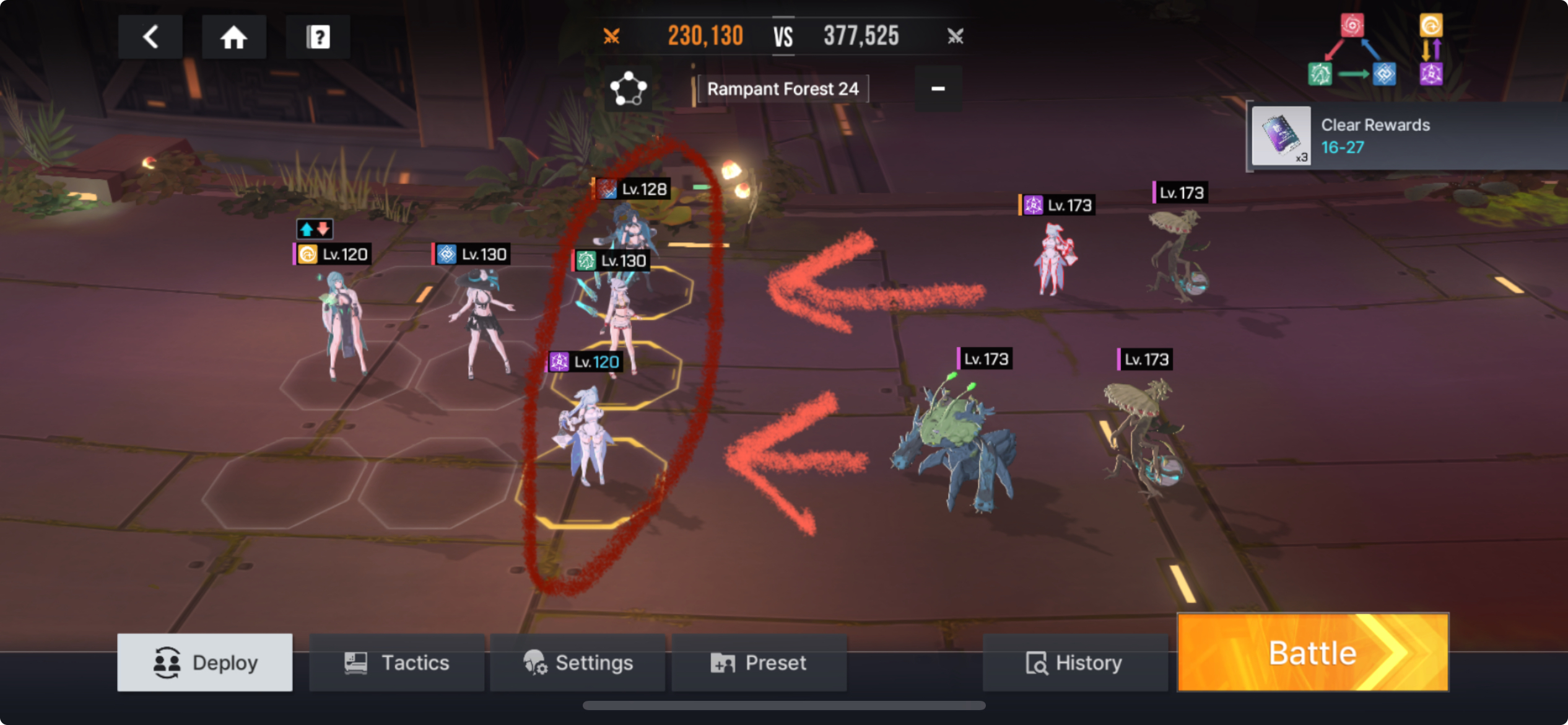Open the Preset tab
The width and height of the screenshot is (1568, 725).
point(759,662)
